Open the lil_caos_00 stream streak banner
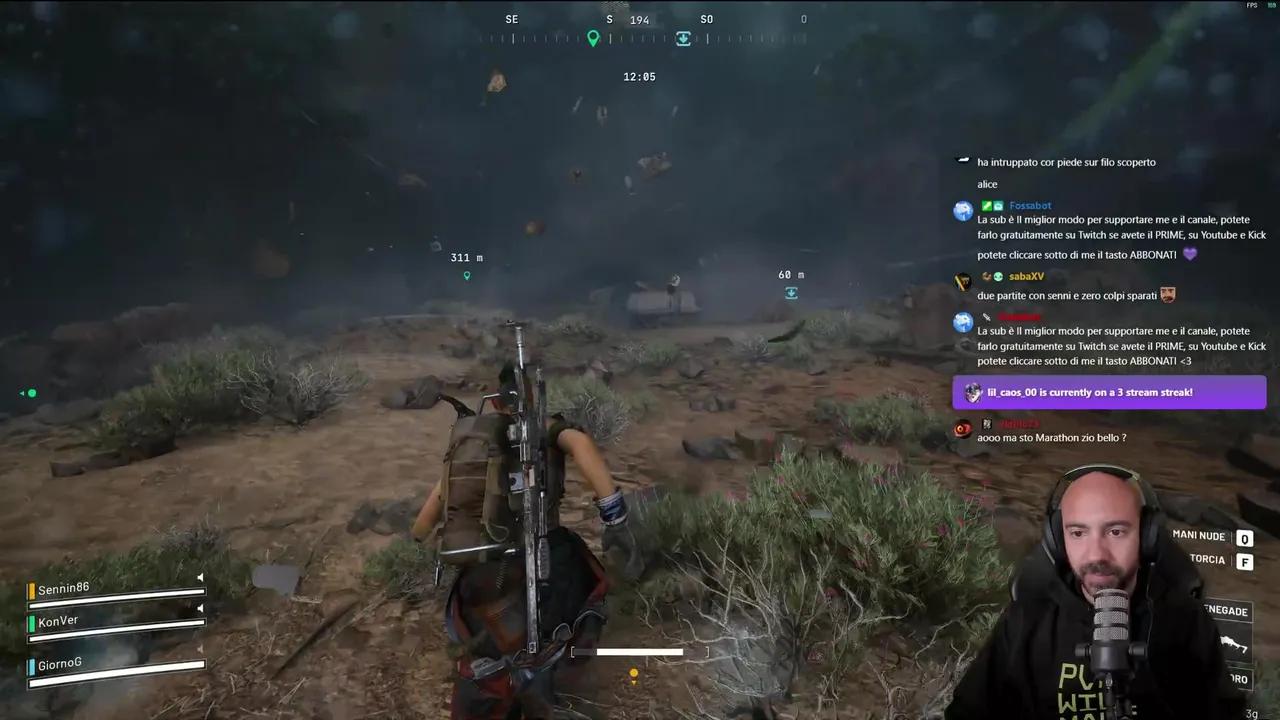 pos(1110,392)
